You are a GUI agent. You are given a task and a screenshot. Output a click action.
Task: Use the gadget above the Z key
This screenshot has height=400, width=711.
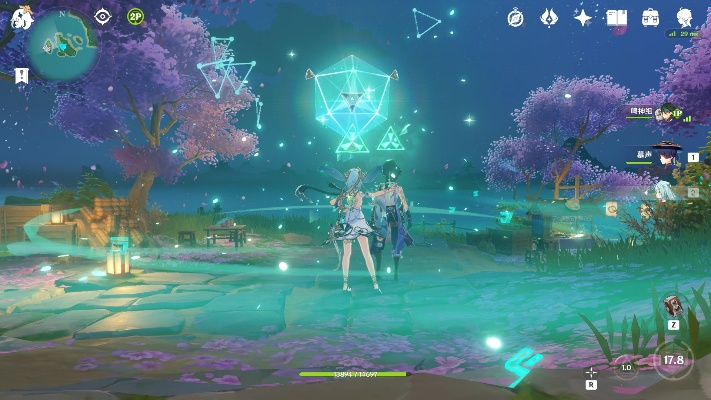[673, 304]
